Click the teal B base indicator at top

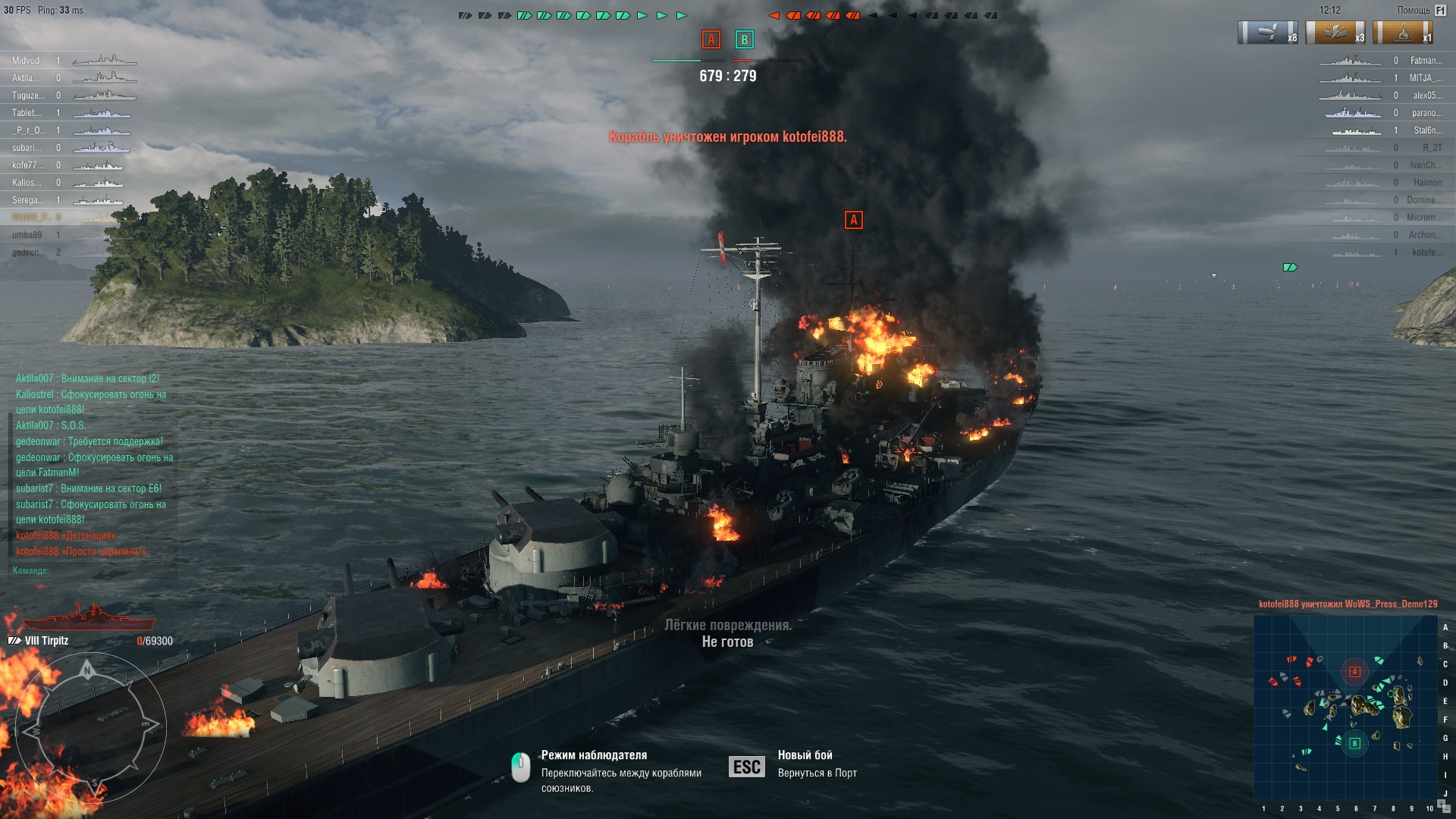744,39
